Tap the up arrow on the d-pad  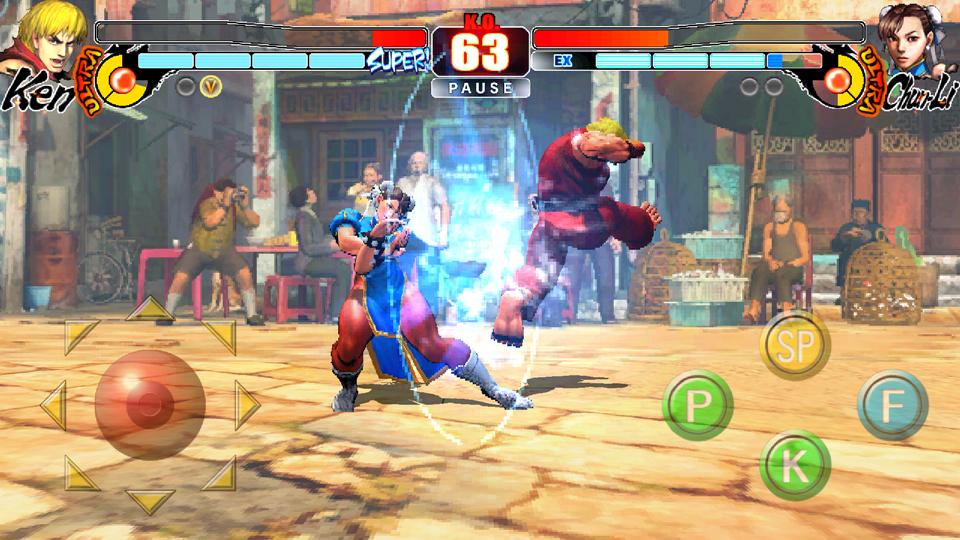[150, 309]
